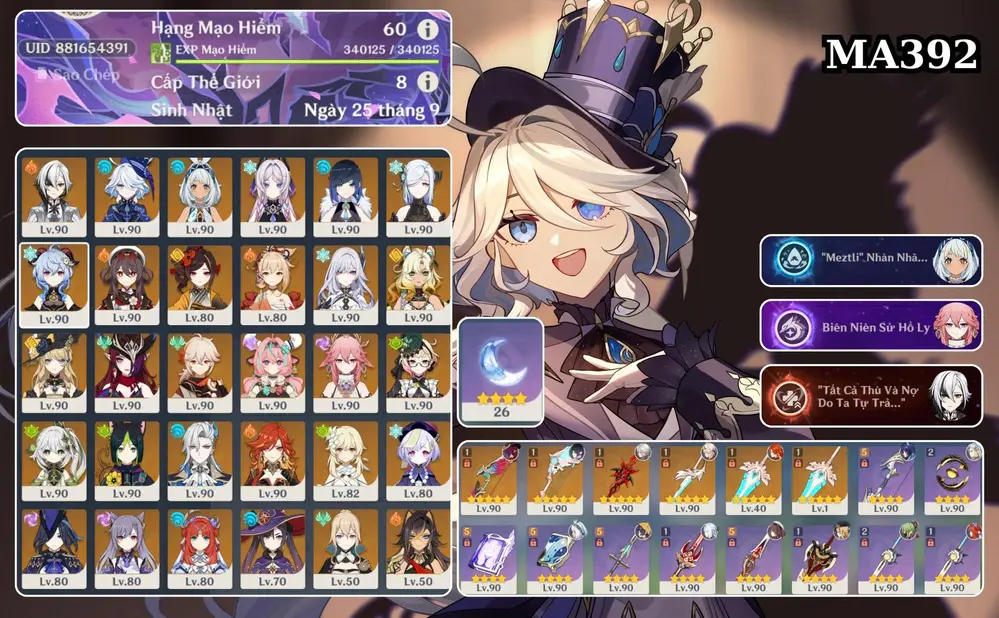999x618 pixels.
Task: Open the "Tất Cả Thù Và Nợ" entry
Action: pos(870,390)
